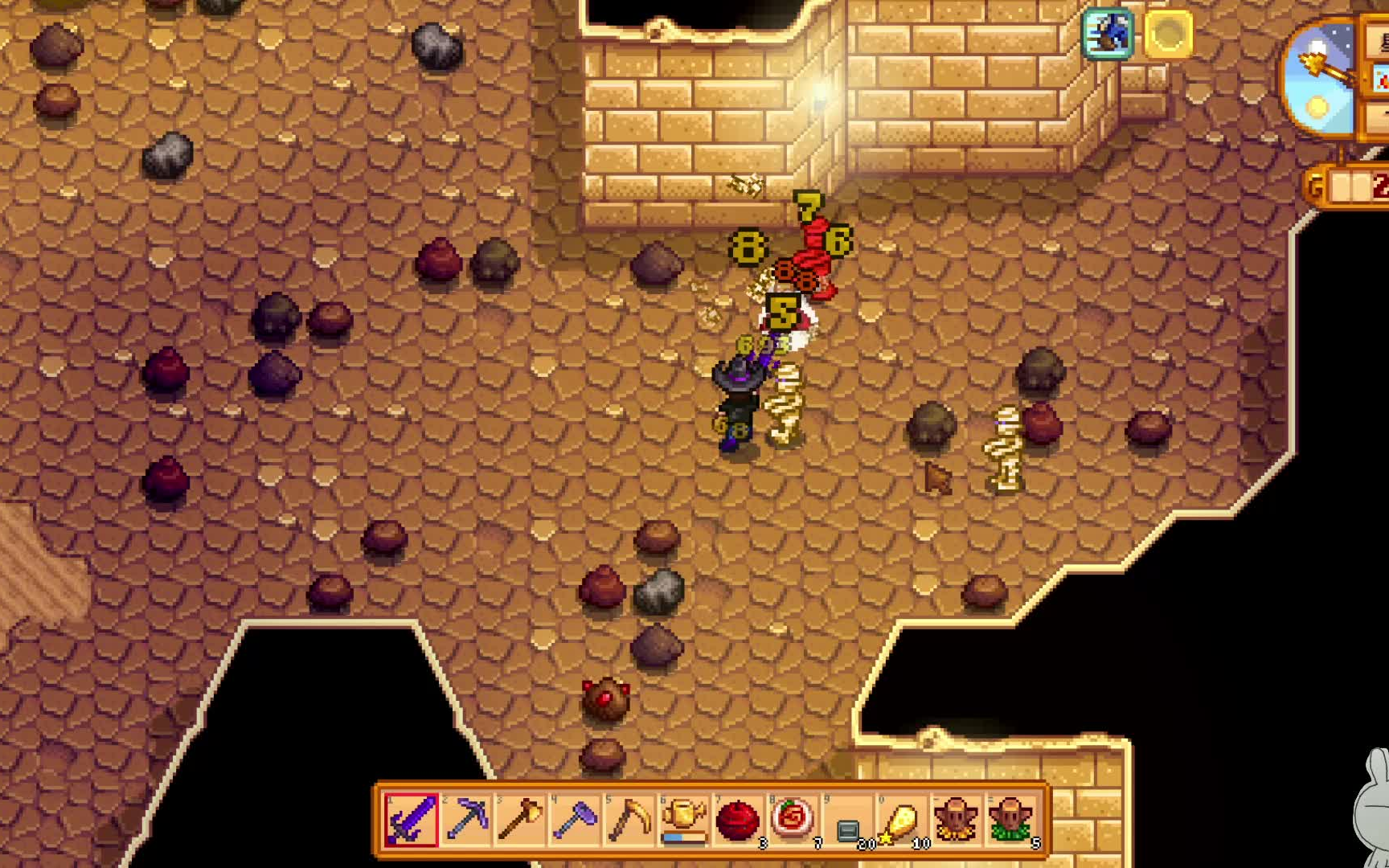Select the yellow-based warp totem
Image resolution: width=1389 pixels, height=868 pixels.
click(x=956, y=820)
